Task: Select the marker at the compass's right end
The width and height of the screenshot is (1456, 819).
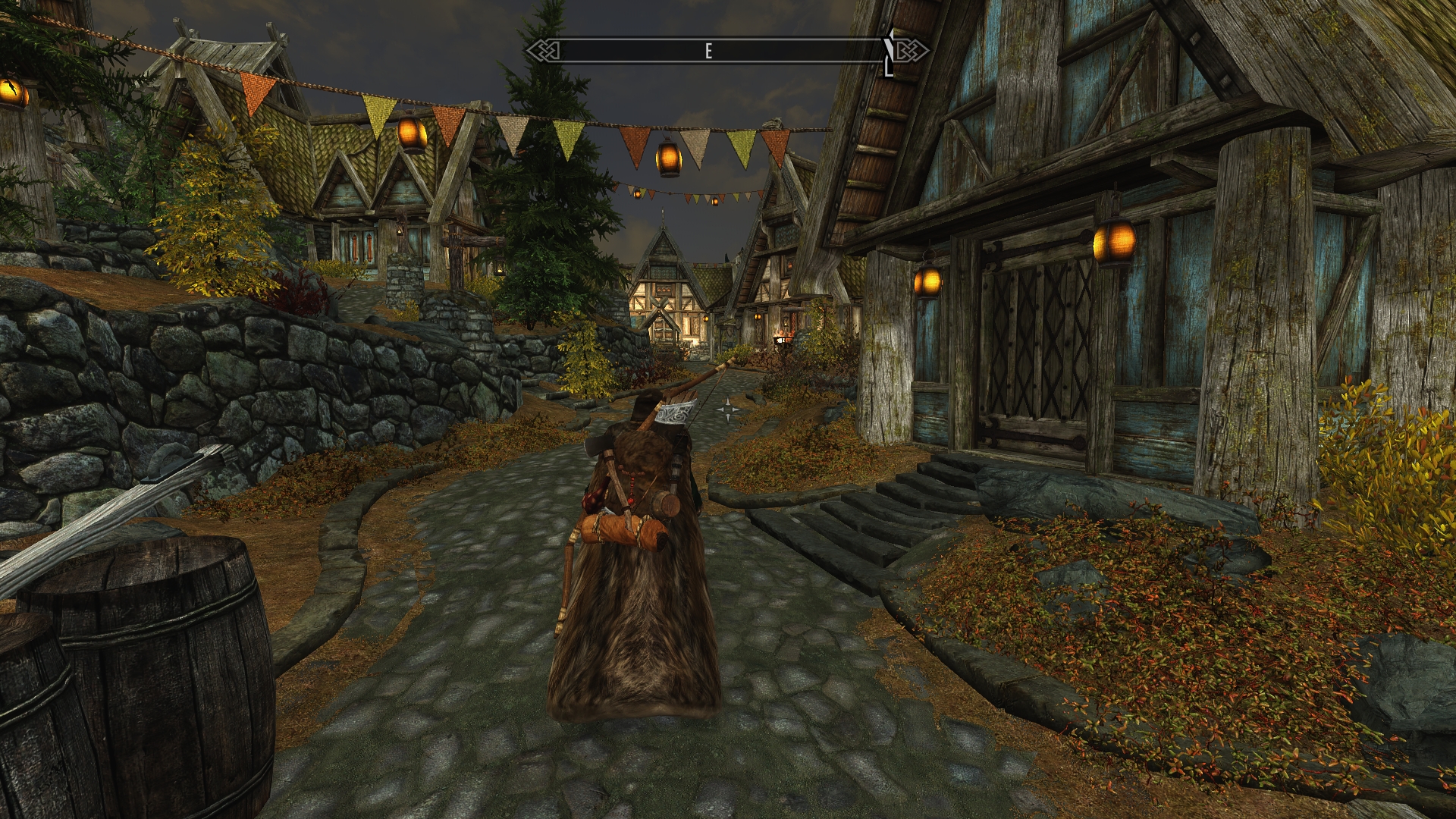Action: click(889, 55)
